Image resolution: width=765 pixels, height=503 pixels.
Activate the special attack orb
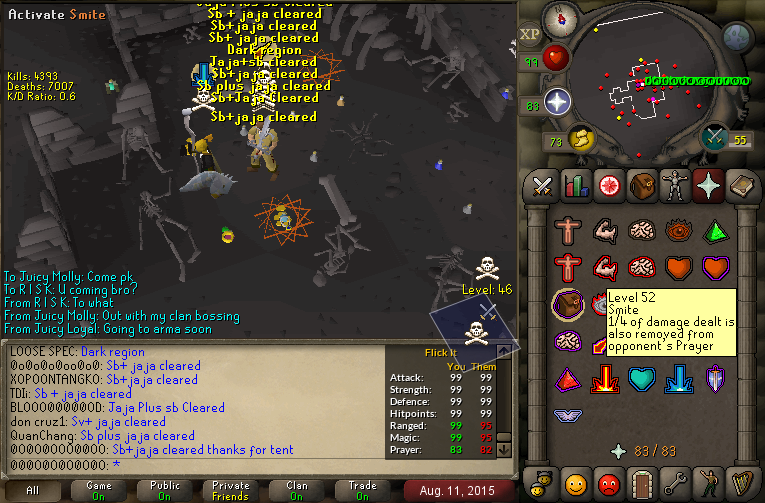[x=716, y=137]
